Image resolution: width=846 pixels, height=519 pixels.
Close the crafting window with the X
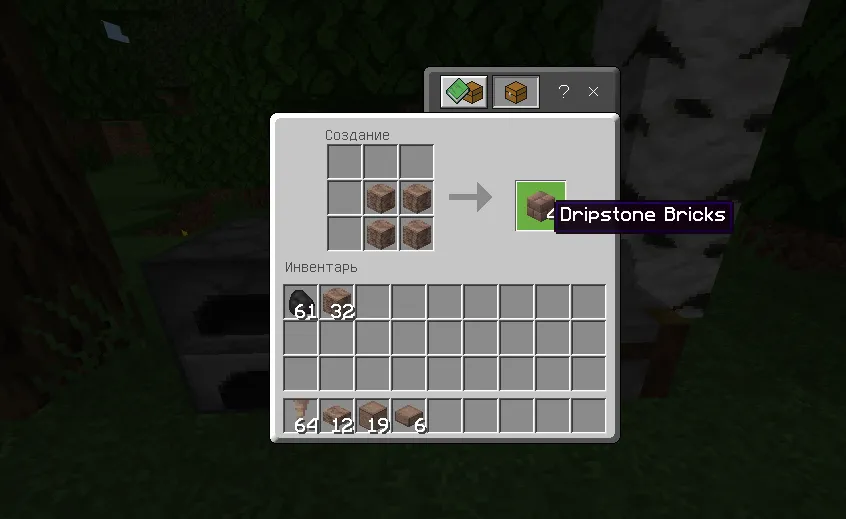593,92
